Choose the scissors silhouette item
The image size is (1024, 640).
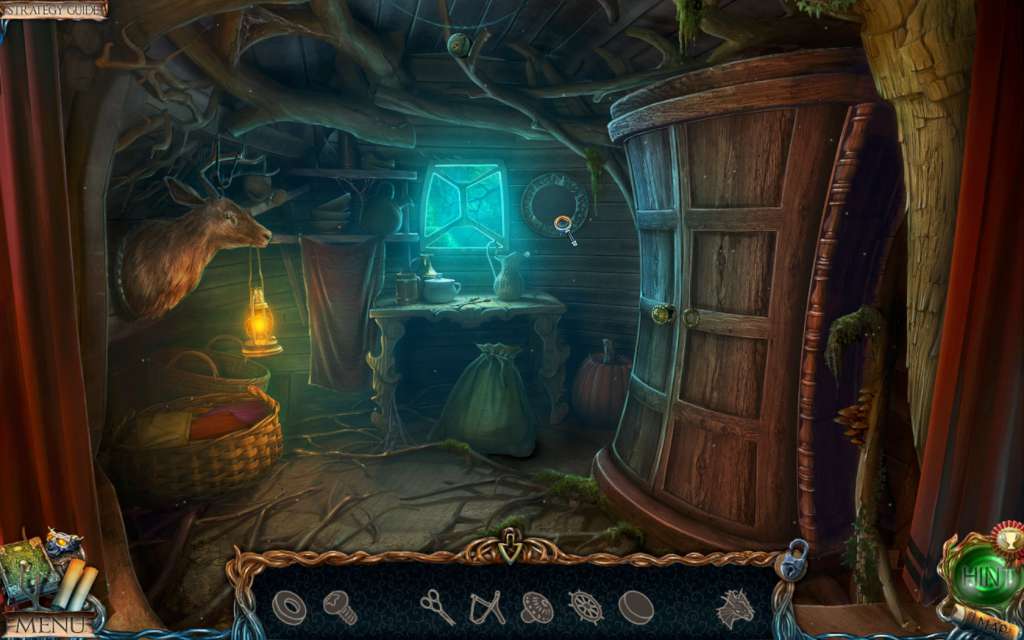click(437, 606)
